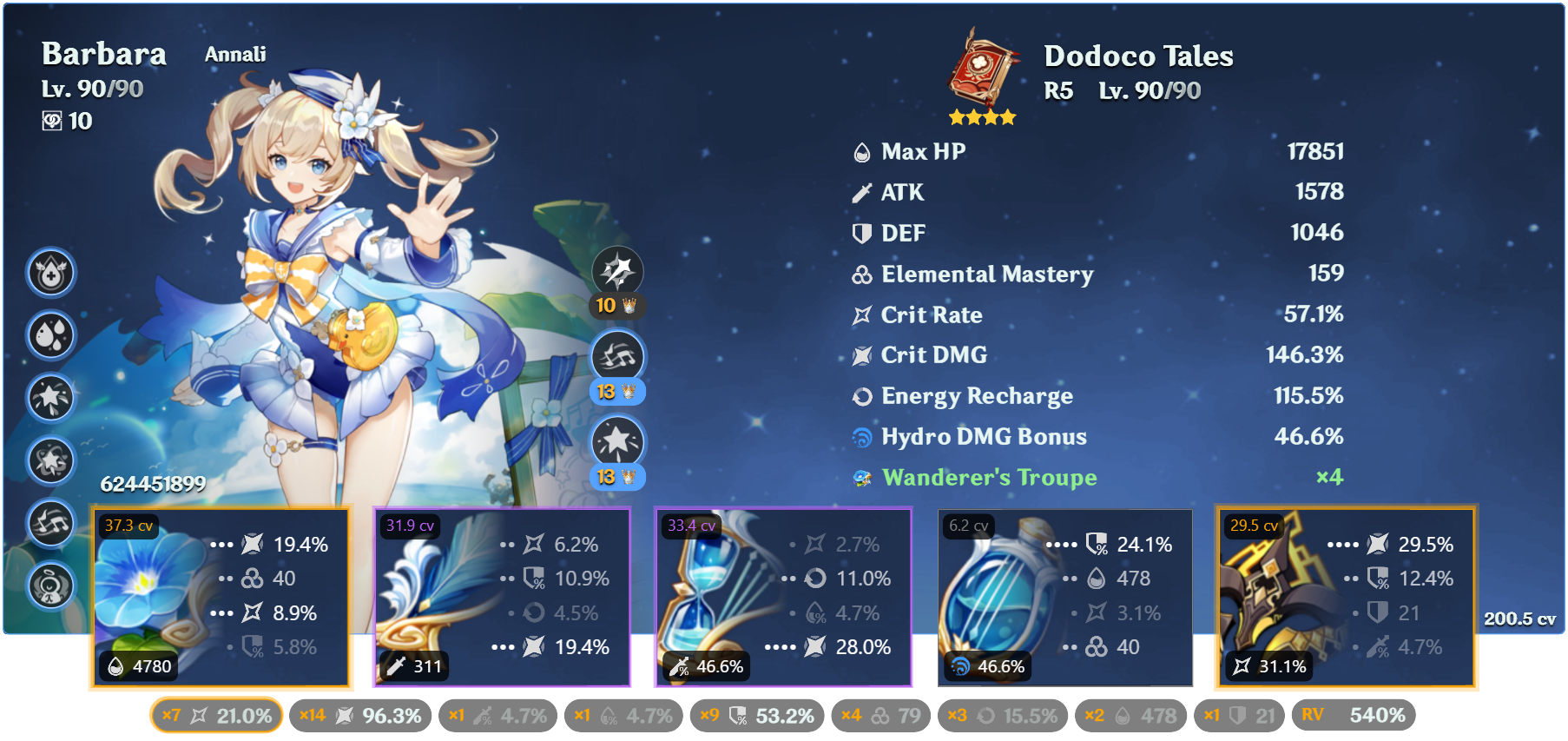Viewport: 1568px width, 741px height.
Task: Select the Elemental Burst talent icon with level 13
Action: 617,443
